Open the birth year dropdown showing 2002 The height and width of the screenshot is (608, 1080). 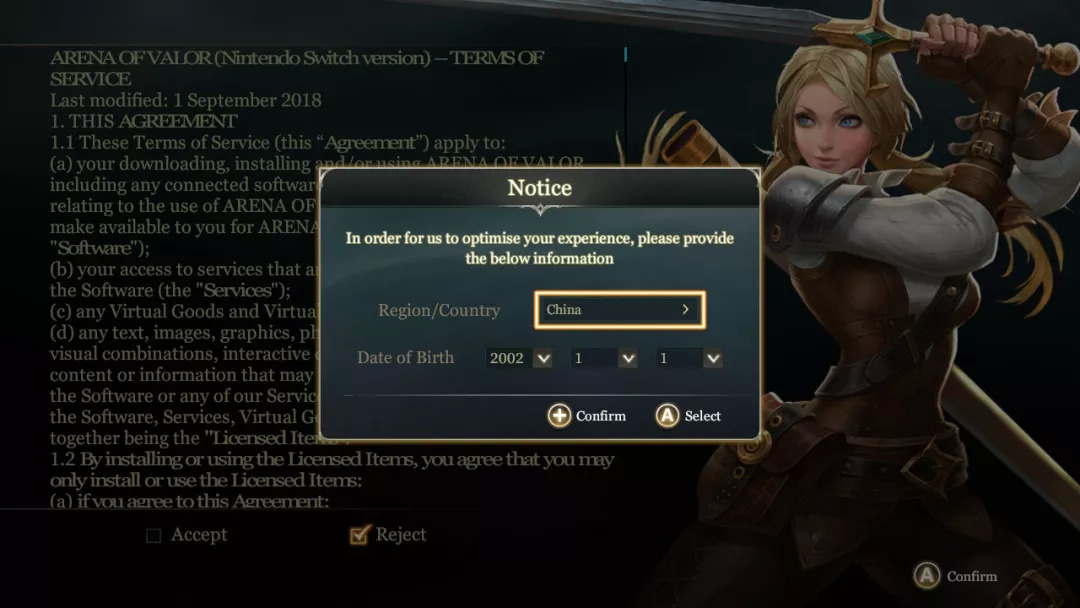click(x=519, y=358)
